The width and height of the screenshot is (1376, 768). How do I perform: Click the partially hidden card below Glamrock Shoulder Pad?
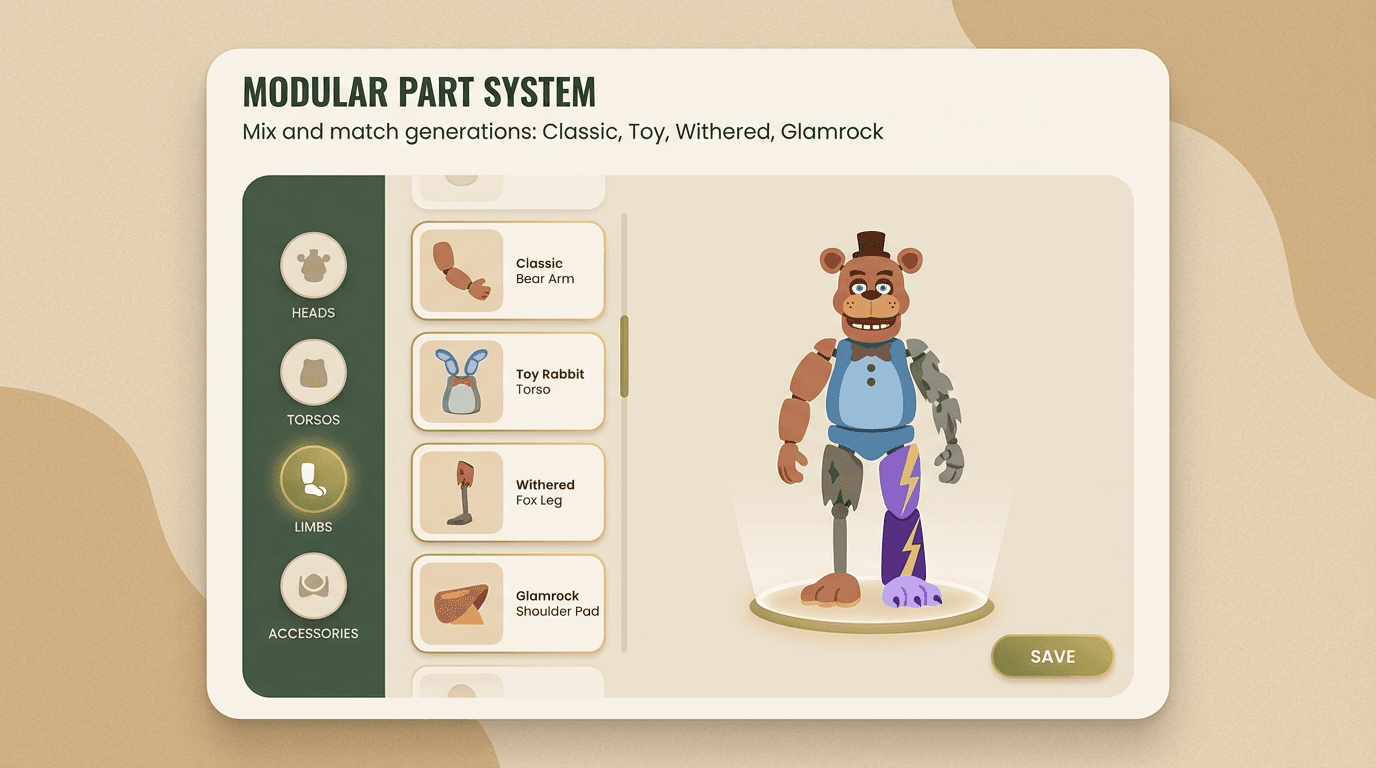507,685
